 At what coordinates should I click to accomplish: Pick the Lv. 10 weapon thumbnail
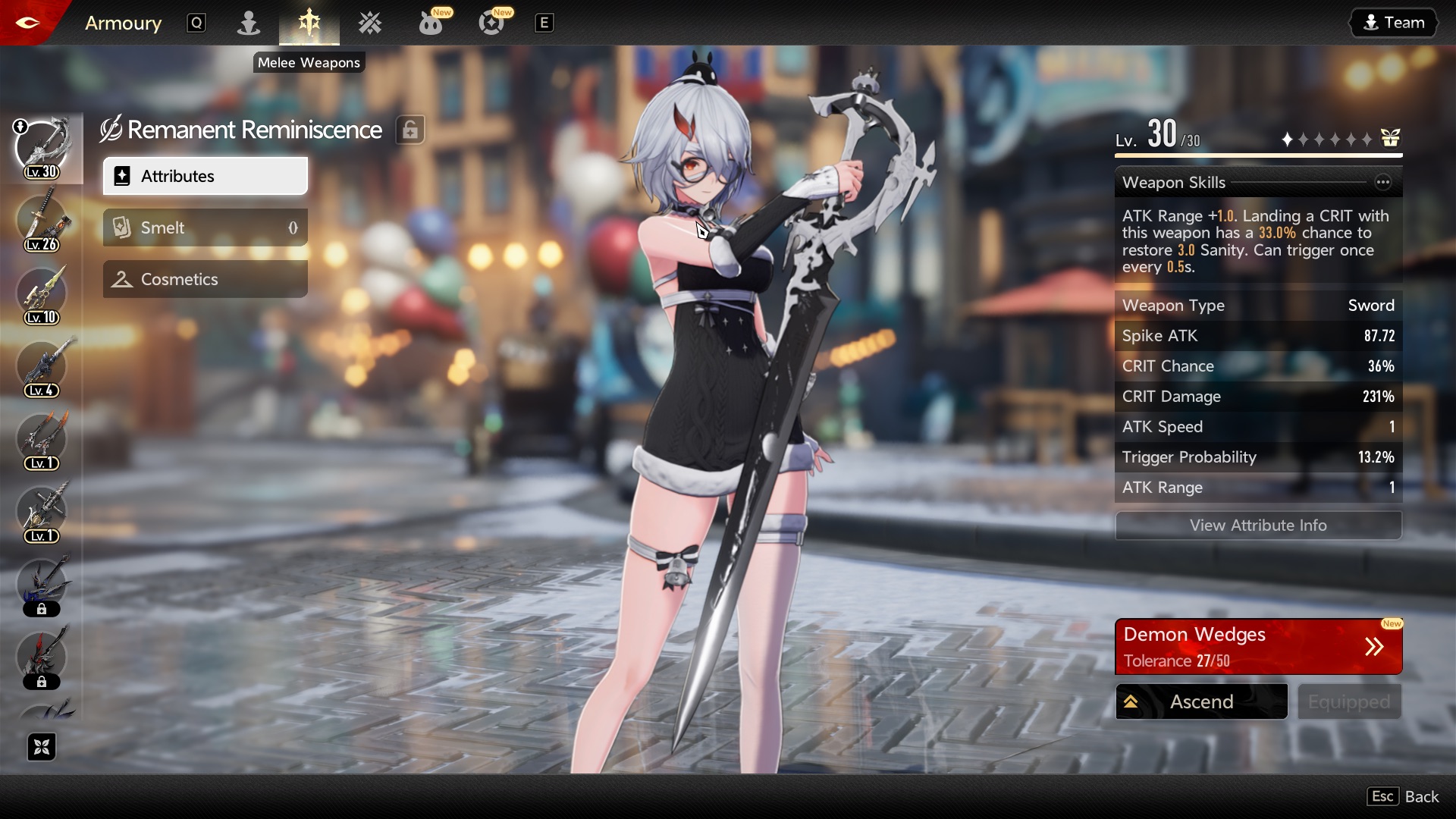pyautogui.click(x=42, y=293)
